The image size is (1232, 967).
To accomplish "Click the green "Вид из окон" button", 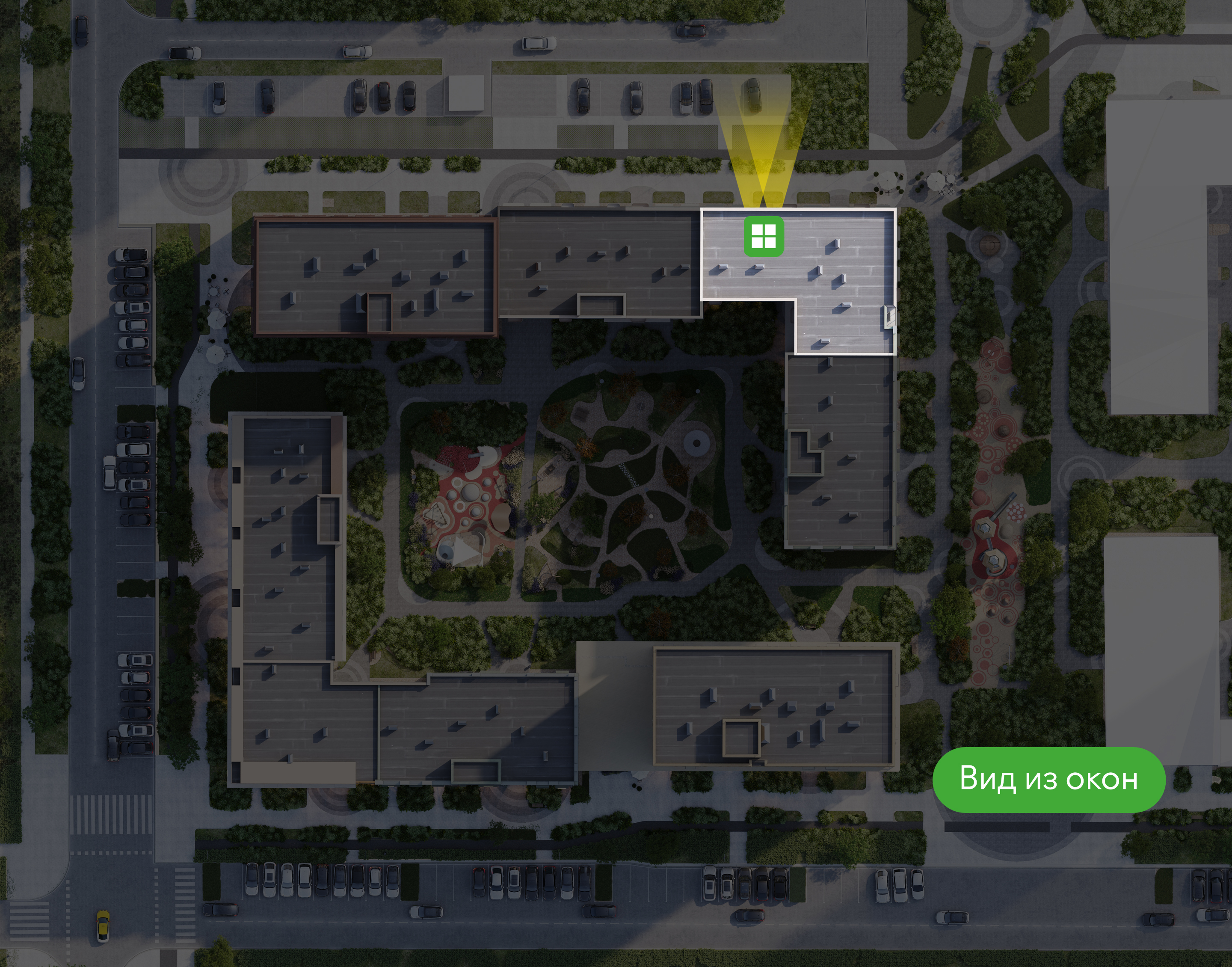I will point(1048,779).
